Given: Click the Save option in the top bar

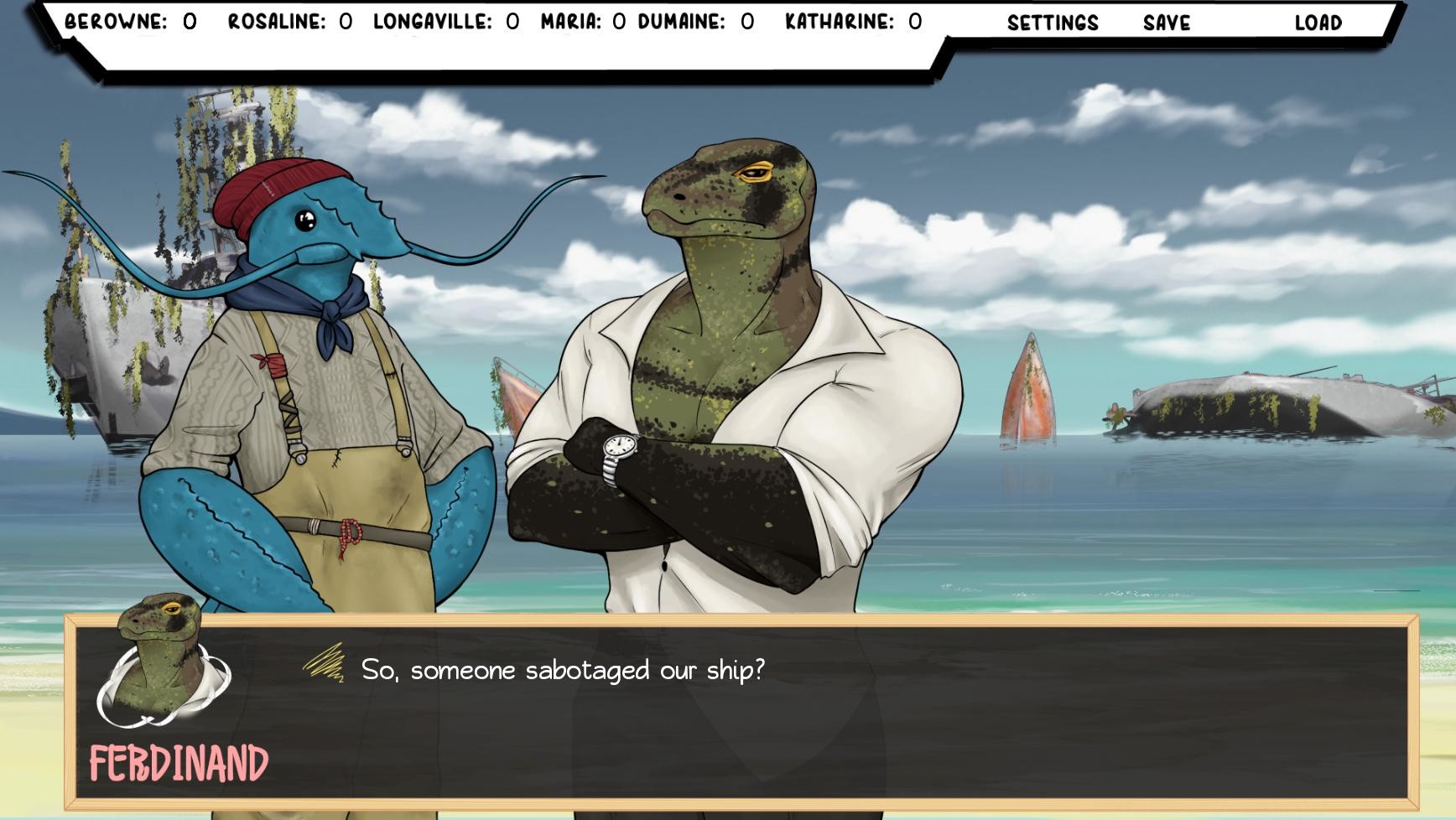Looking at the screenshot, I should [x=1164, y=23].
